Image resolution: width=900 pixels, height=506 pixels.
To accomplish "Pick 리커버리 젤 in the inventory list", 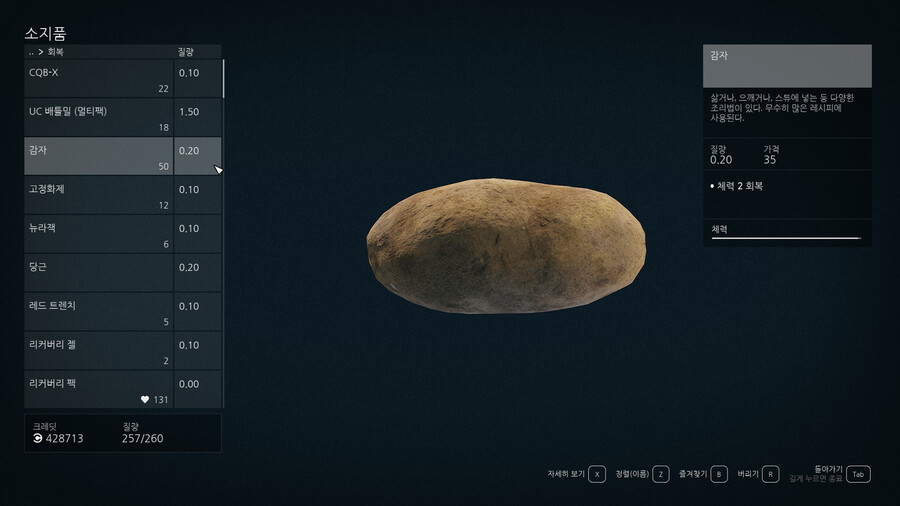I will pos(98,351).
